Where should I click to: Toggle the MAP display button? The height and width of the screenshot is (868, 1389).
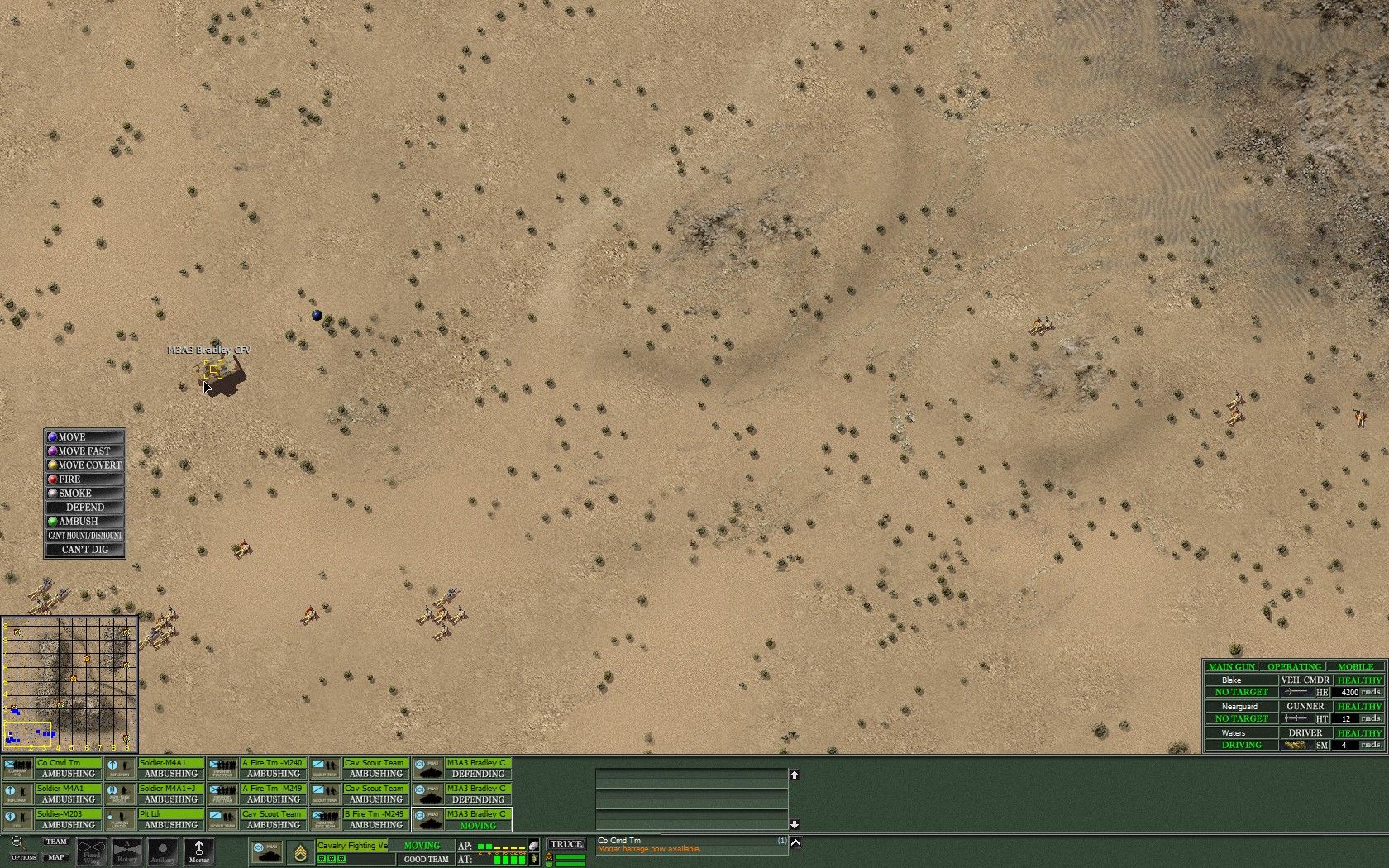[x=55, y=856]
